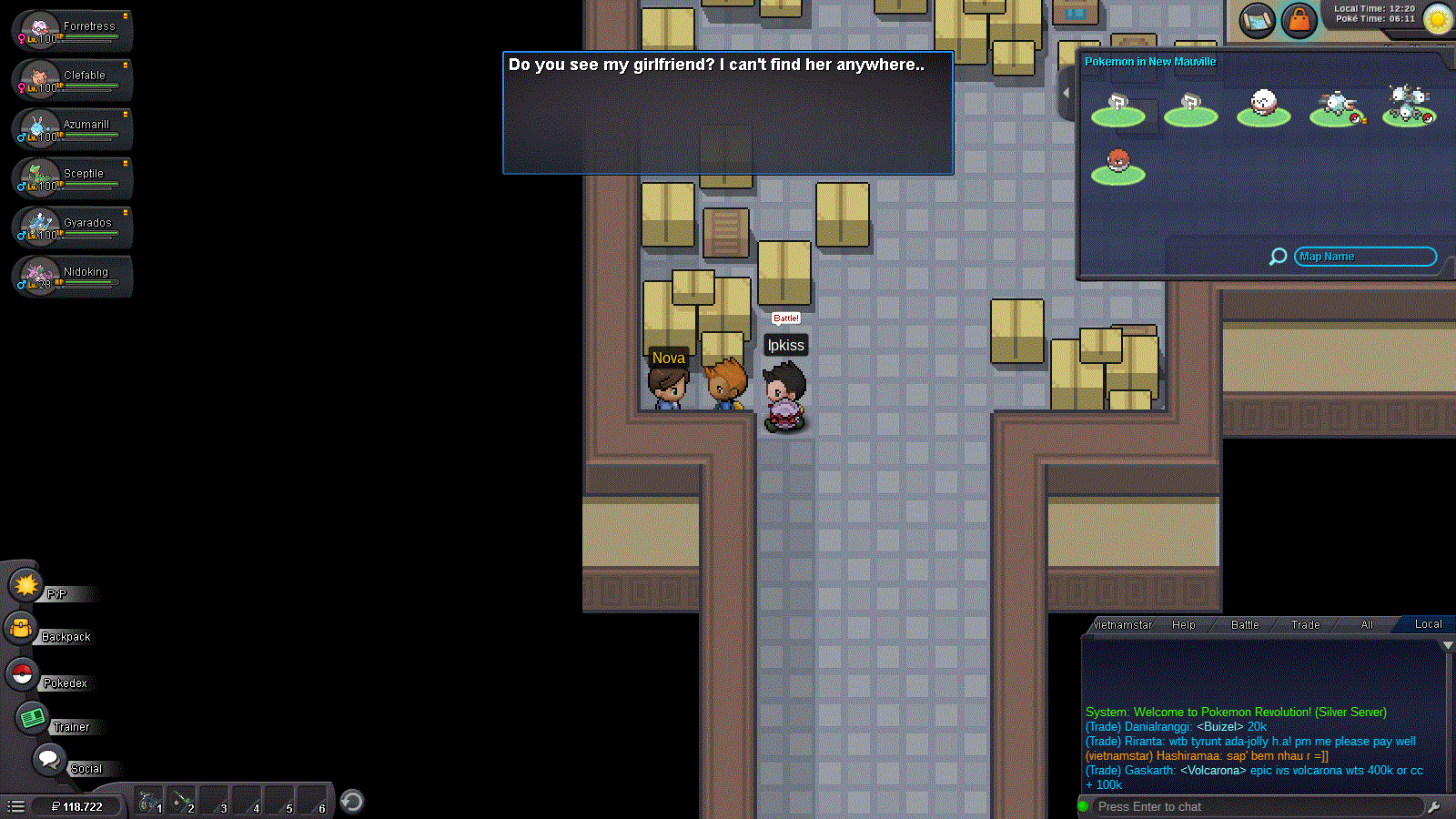Use the fishing rod in hotbar slot 2

pyautogui.click(x=181, y=802)
